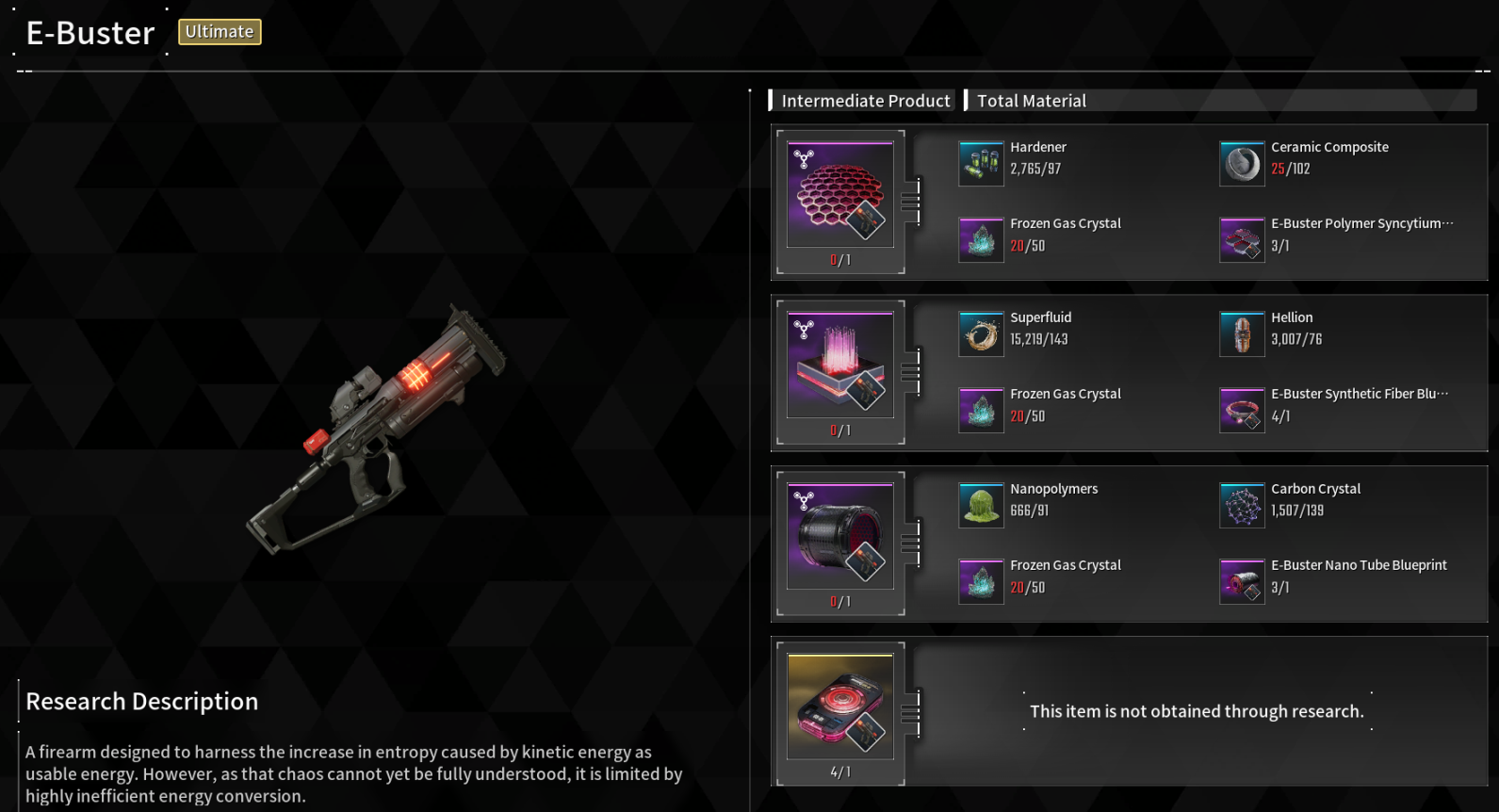Select Frozen Gas Crystal icon under Superfluid
Image resolution: width=1499 pixels, height=812 pixels.
point(981,411)
